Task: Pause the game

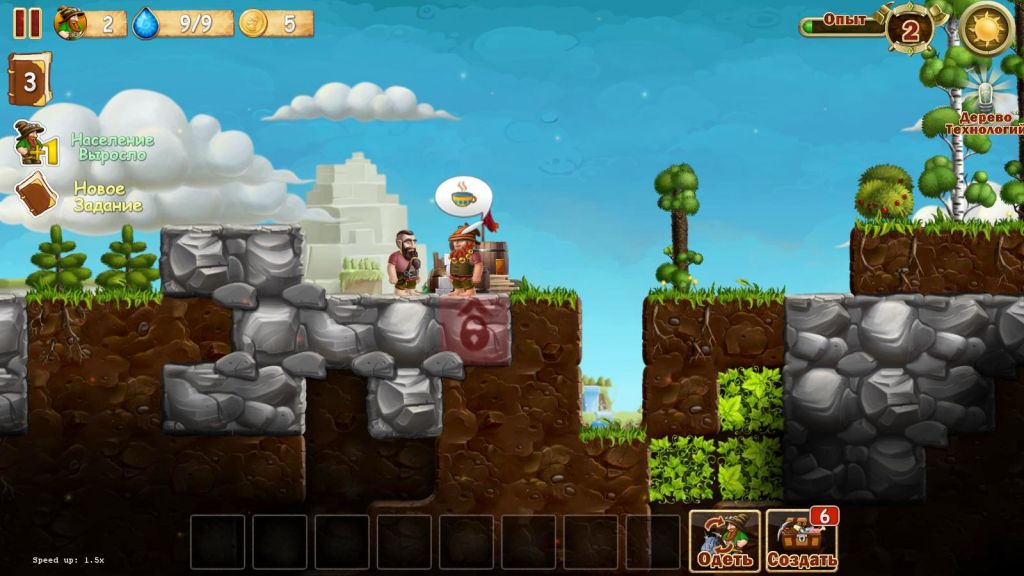Action: (x=27, y=23)
